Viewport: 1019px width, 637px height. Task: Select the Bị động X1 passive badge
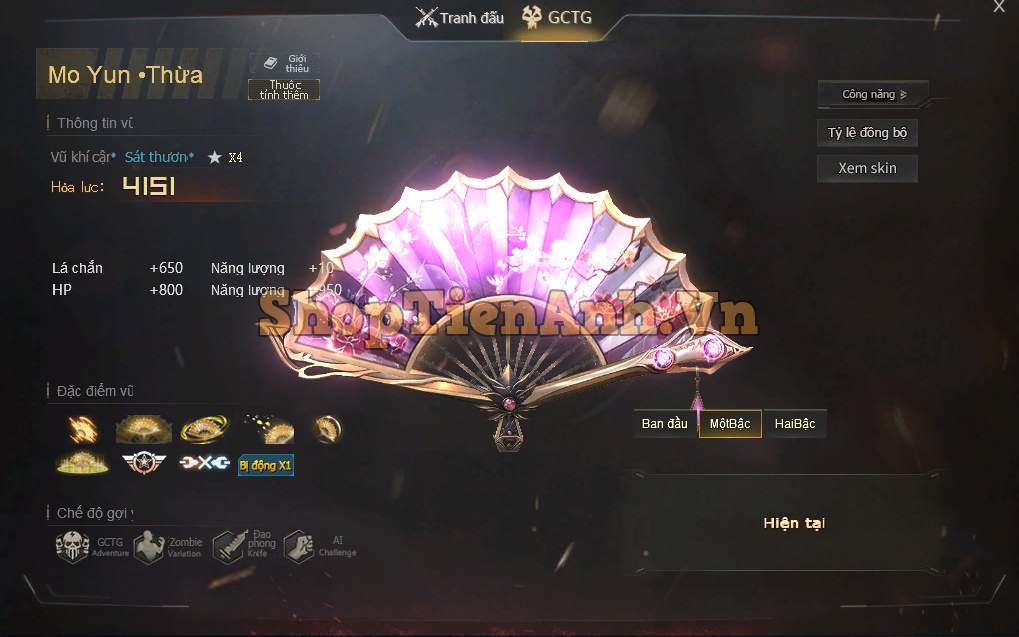[266, 465]
